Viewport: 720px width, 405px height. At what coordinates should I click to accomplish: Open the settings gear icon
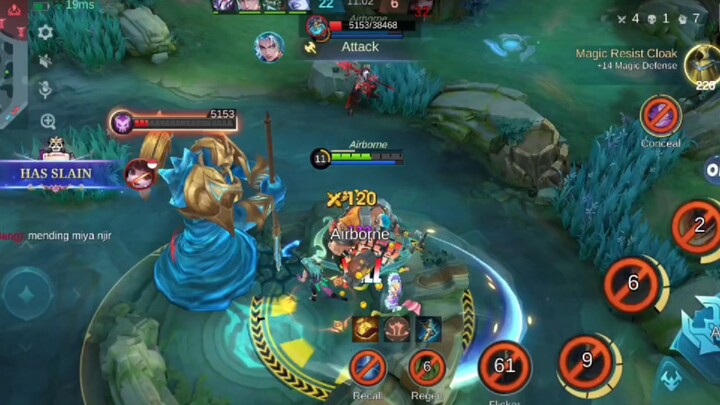pos(45,32)
